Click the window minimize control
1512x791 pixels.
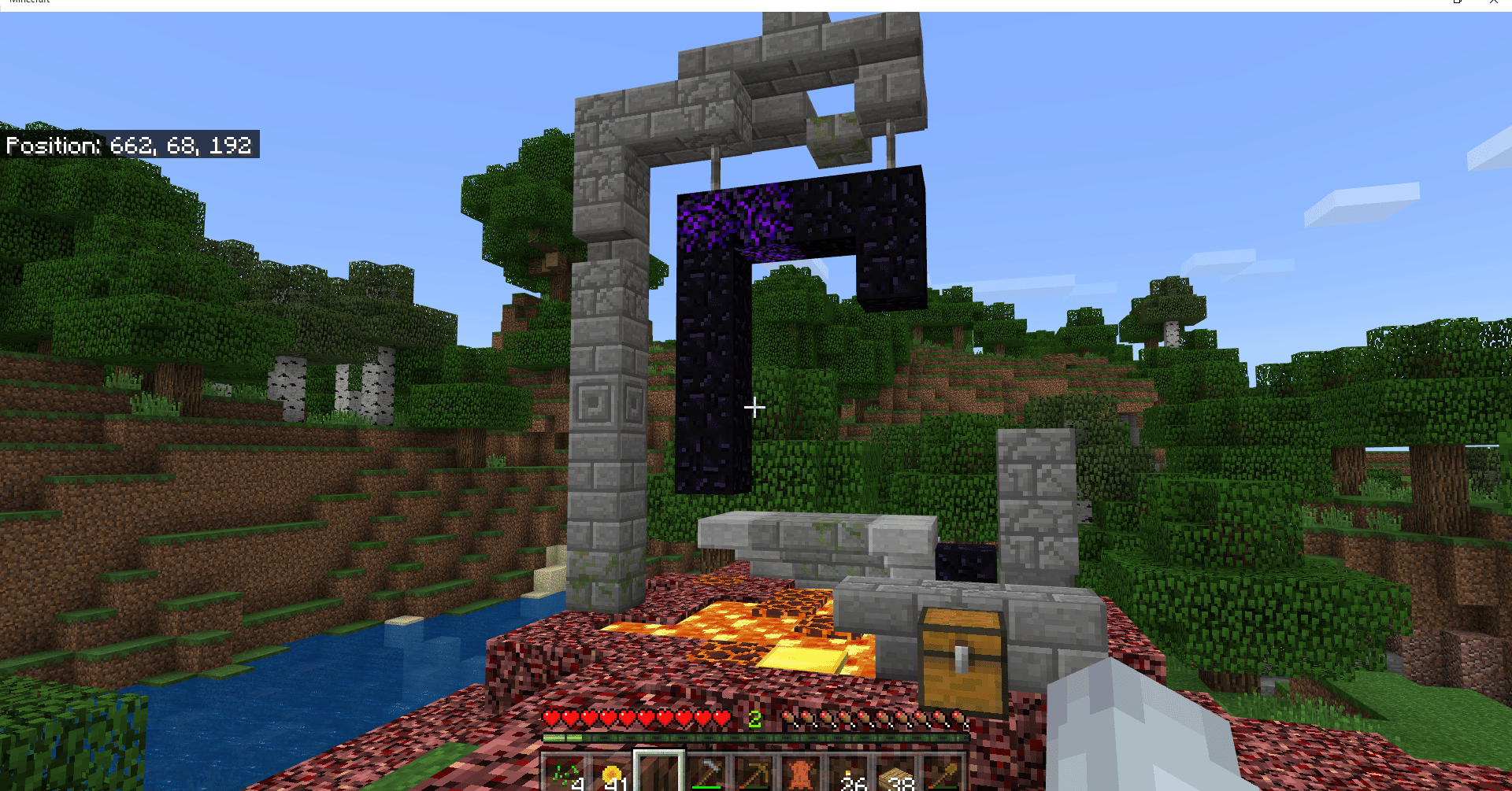[x=1455, y=4]
